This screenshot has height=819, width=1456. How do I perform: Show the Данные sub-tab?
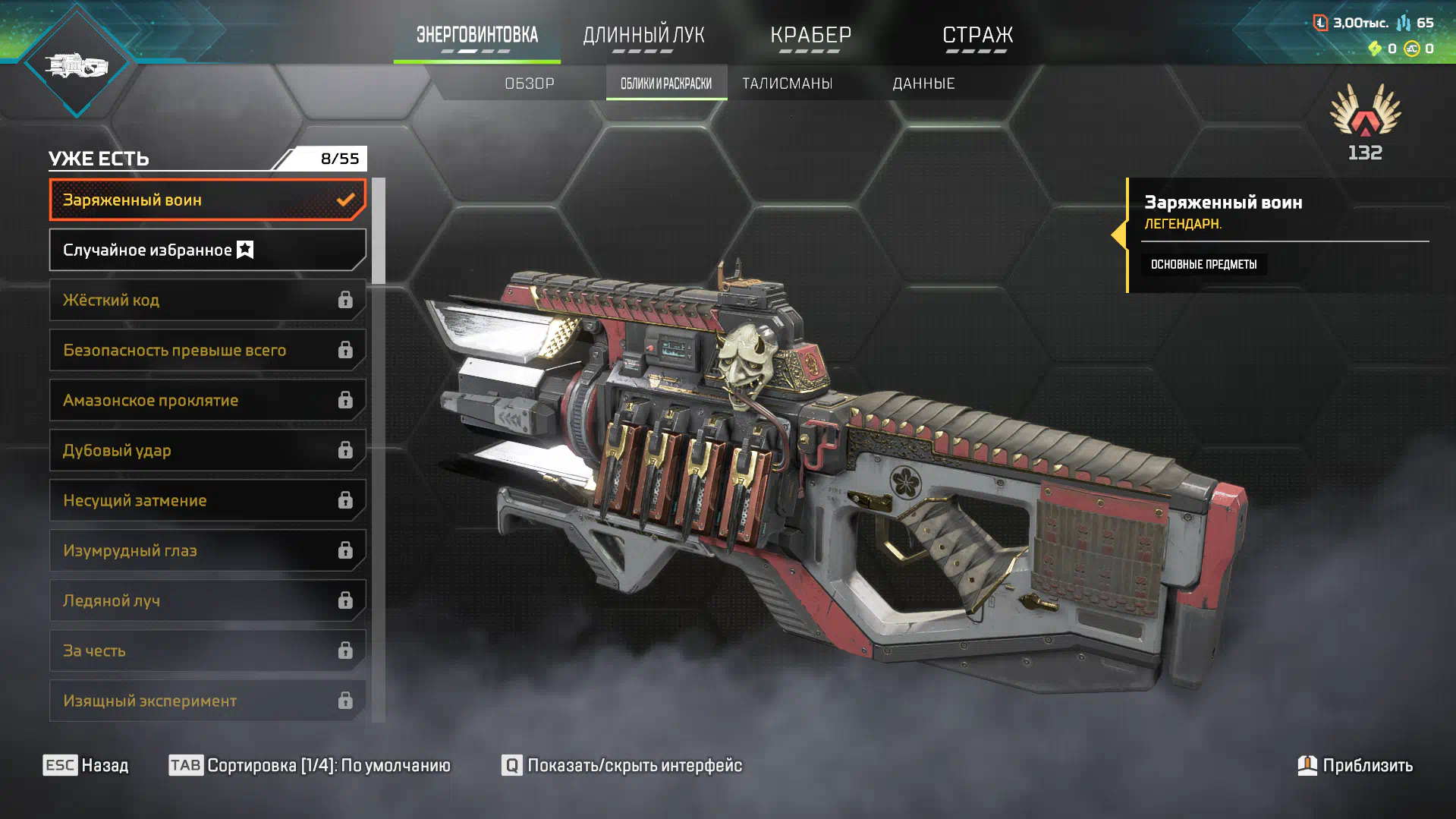[x=923, y=83]
